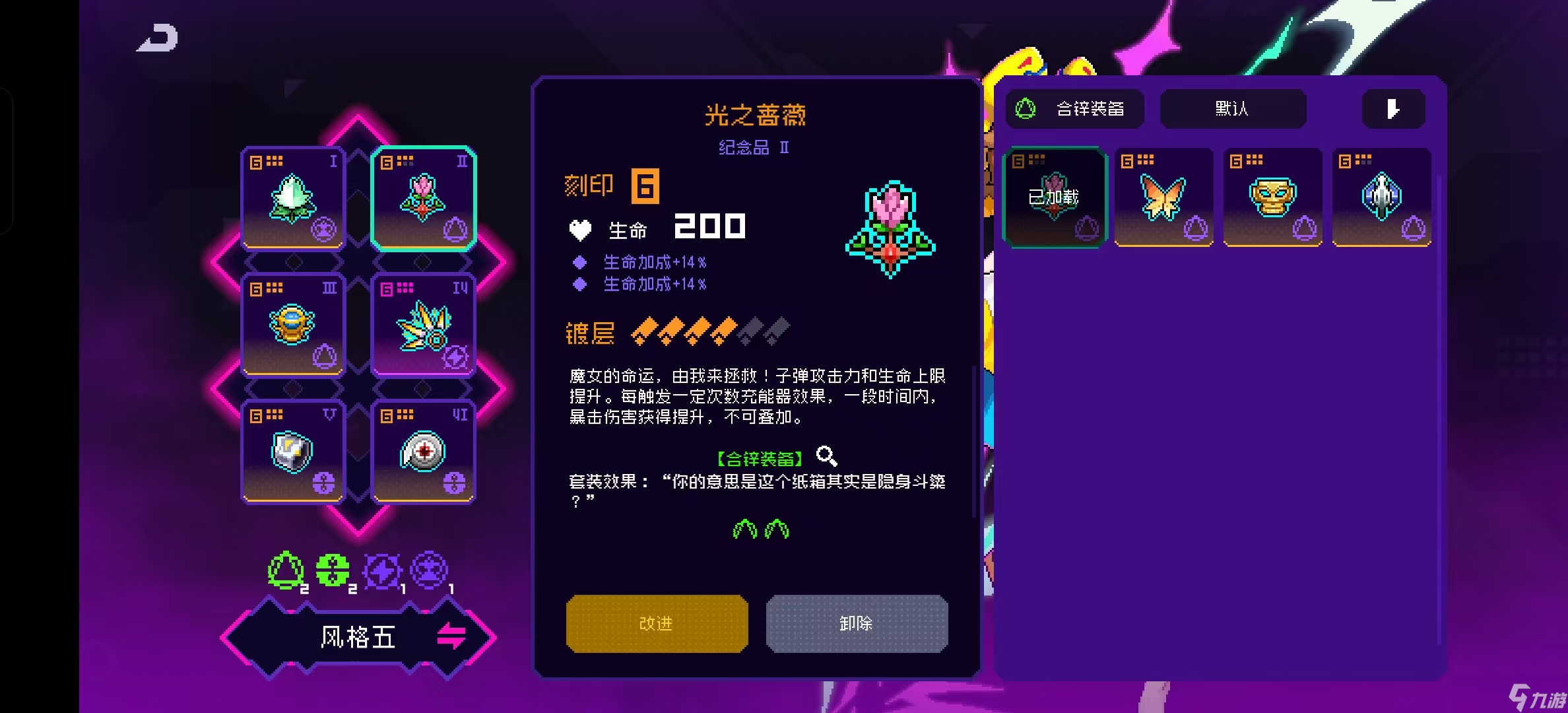Select the butterfly item thumbnail in right panel

click(1163, 197)
